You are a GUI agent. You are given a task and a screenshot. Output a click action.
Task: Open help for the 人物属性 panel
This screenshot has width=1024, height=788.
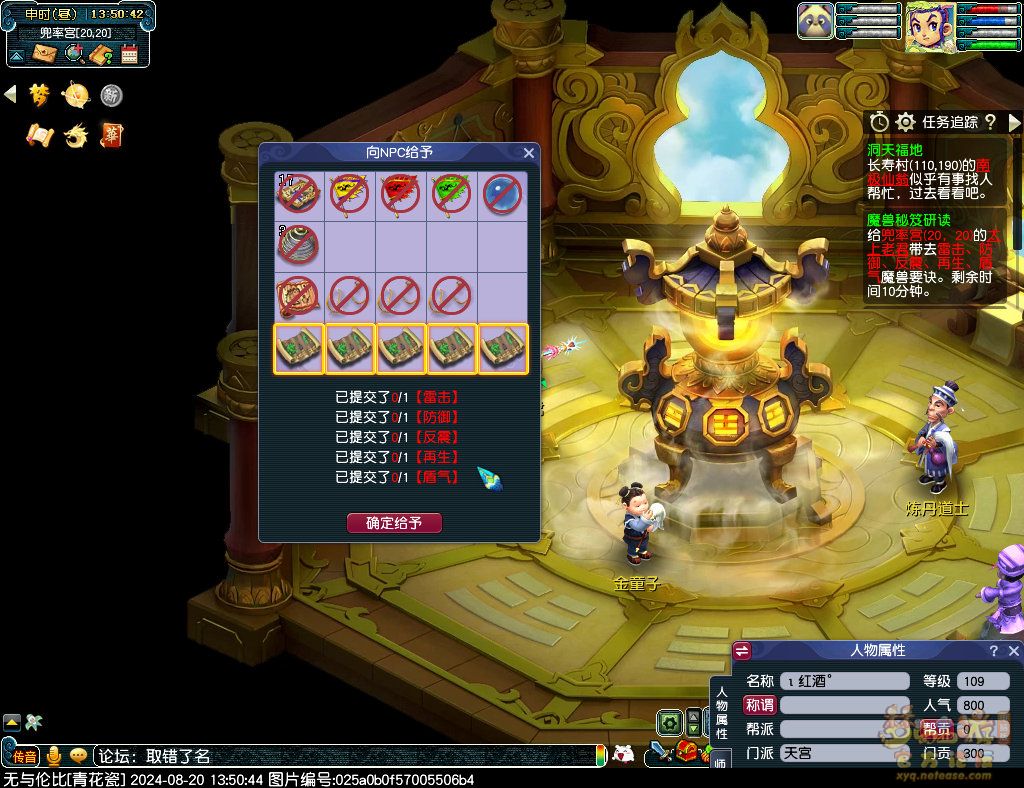(x=993, y=651)
